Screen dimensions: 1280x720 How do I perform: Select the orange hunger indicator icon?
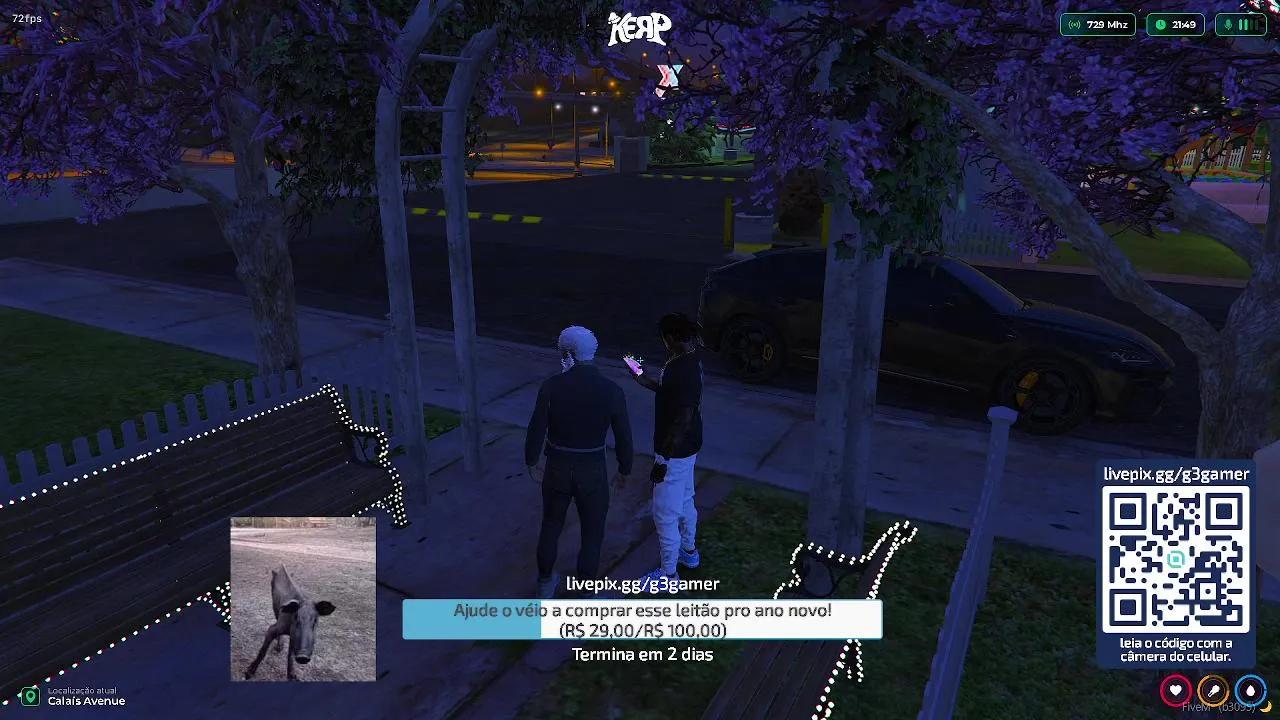[x=1213, y=690]
